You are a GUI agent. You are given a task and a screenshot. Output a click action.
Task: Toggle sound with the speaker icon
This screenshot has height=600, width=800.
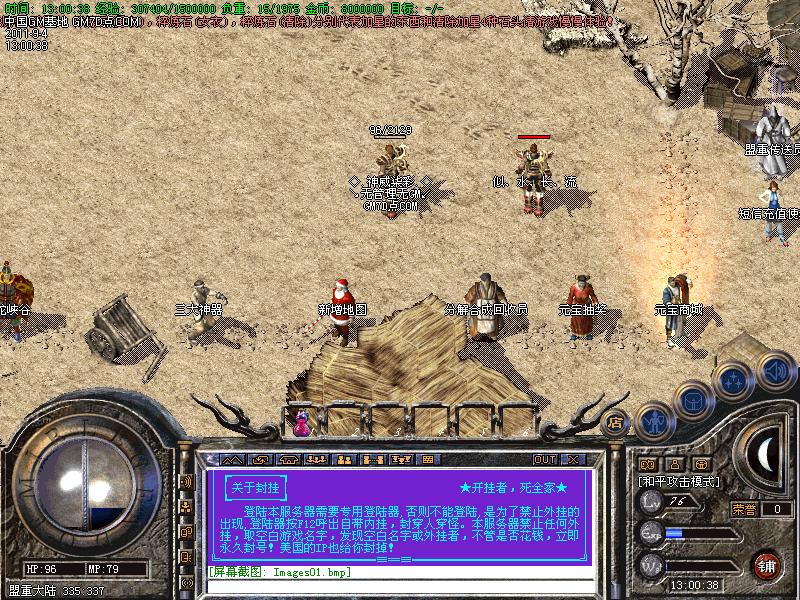coord(773,368)
